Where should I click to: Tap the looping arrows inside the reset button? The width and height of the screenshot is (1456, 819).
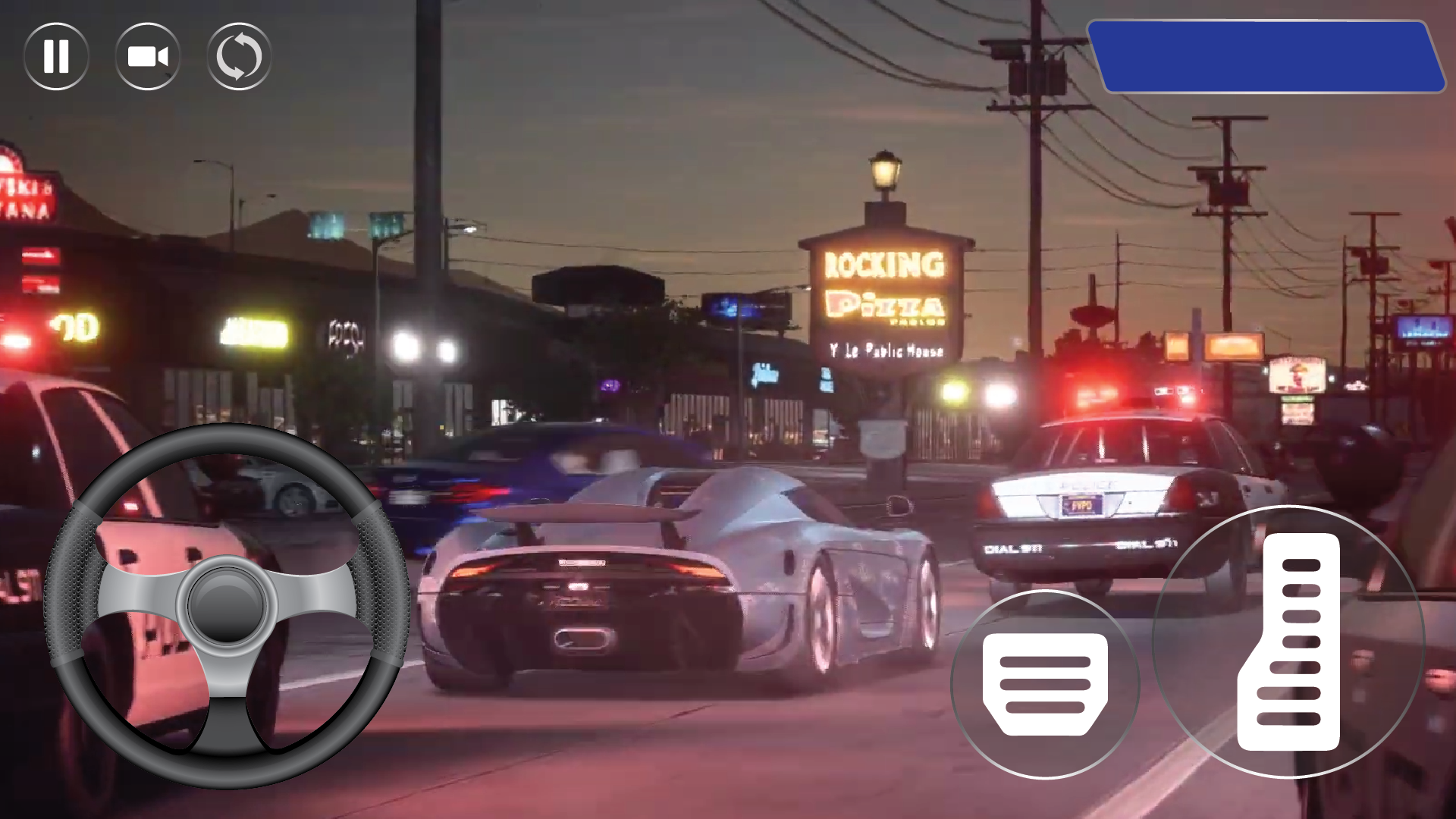[239, 57]
